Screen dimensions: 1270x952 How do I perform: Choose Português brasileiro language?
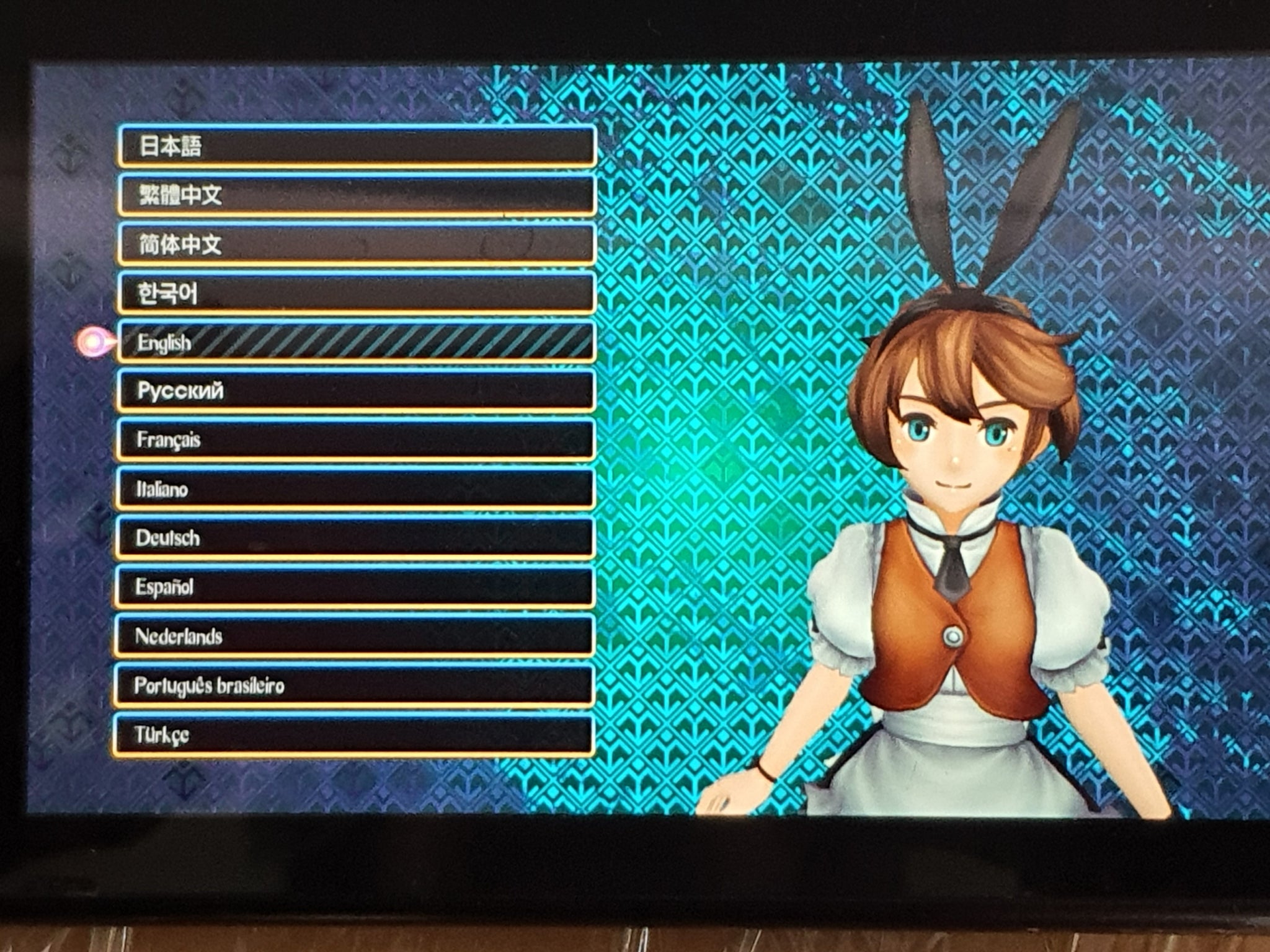(353, 685)
